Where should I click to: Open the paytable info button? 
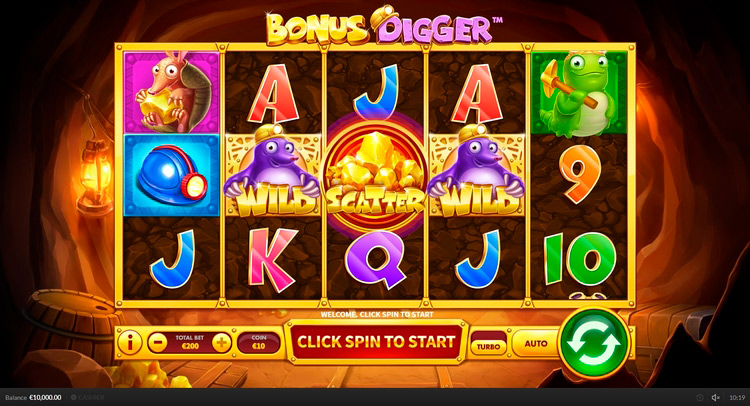click(x=131, y=342)
